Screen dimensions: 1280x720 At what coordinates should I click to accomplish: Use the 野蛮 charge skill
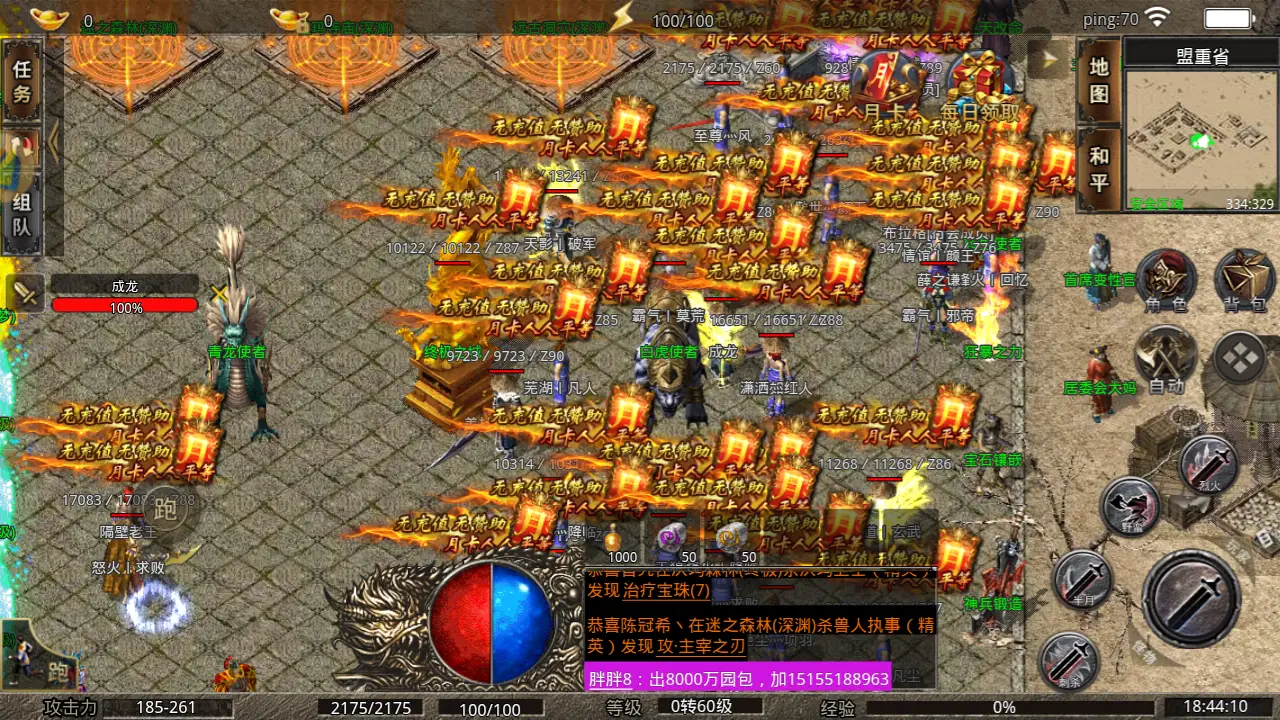pos(1130,507)
